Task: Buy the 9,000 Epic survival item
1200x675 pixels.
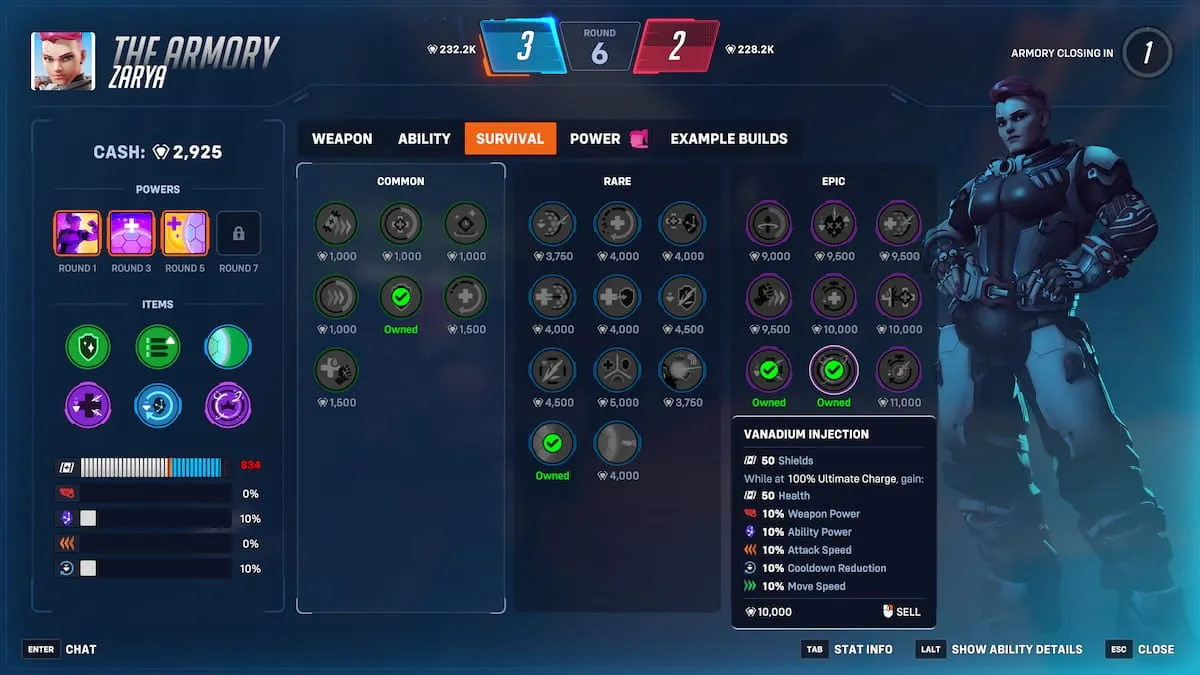Action: click(x=769, y=225)
